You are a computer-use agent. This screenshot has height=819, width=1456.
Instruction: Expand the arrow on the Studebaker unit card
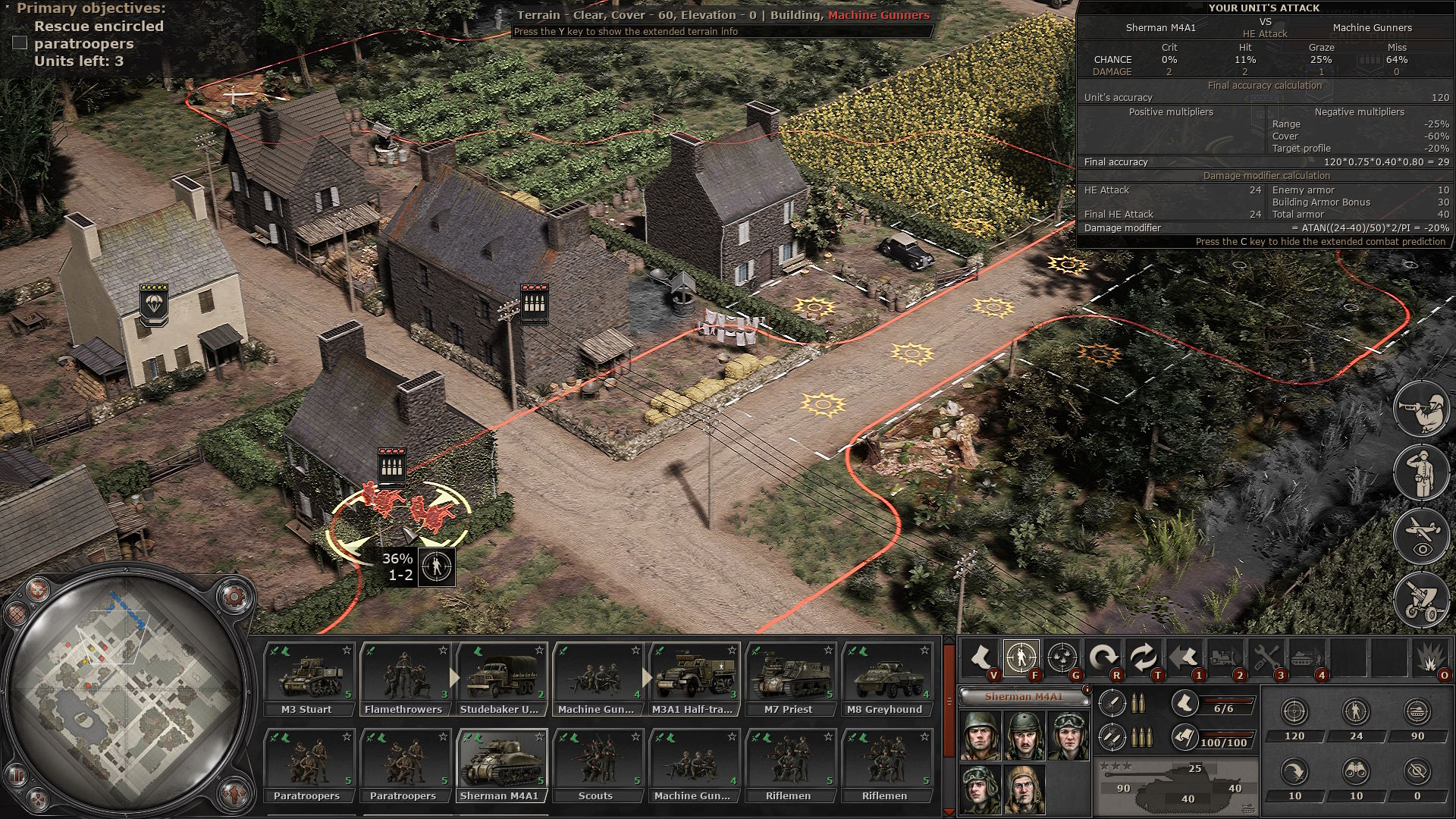coord(456,679)
